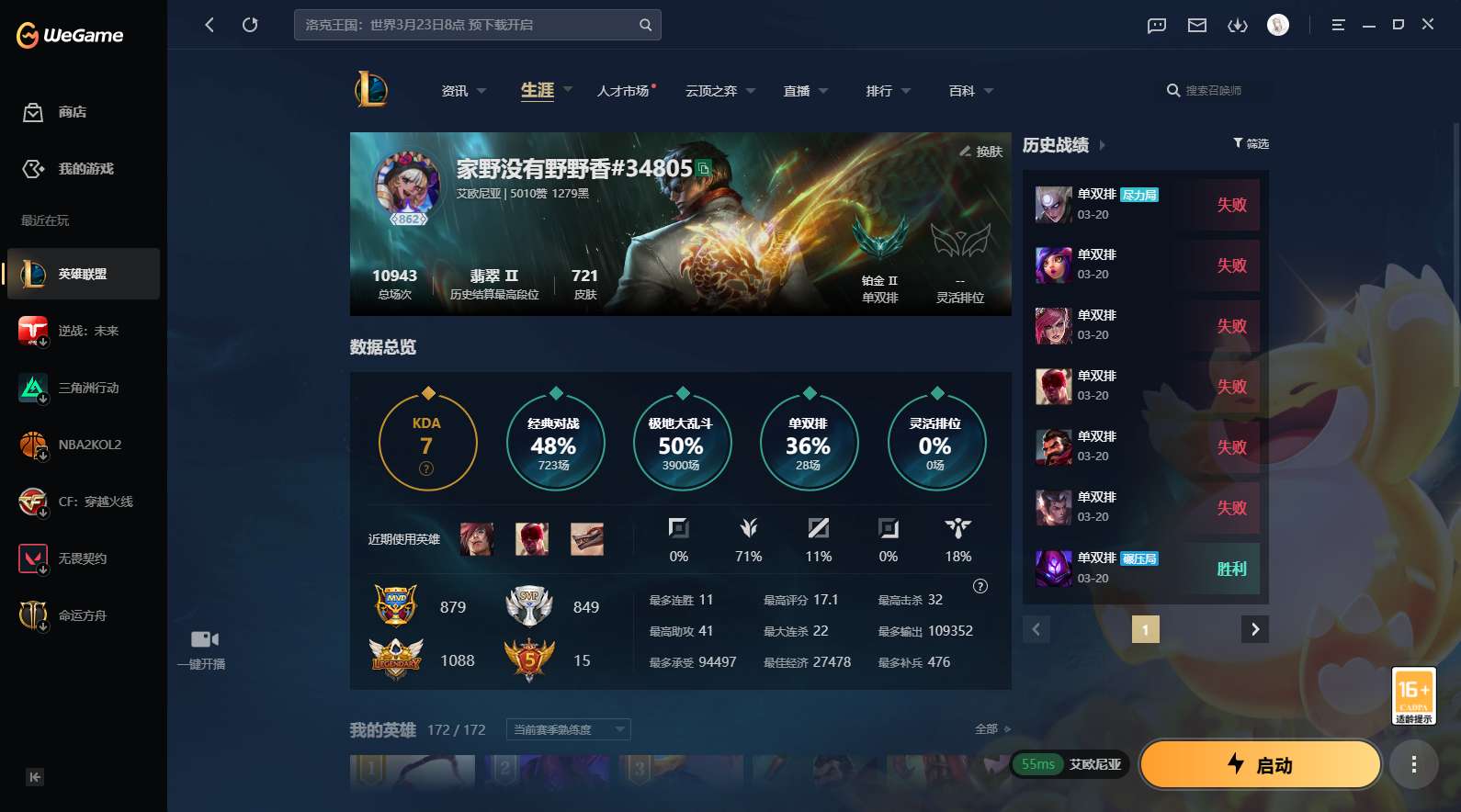This screenshot has height=812, width=1461.
Task: Open the chat message bubble icon at top right
Action: (x=1155, y=25)
